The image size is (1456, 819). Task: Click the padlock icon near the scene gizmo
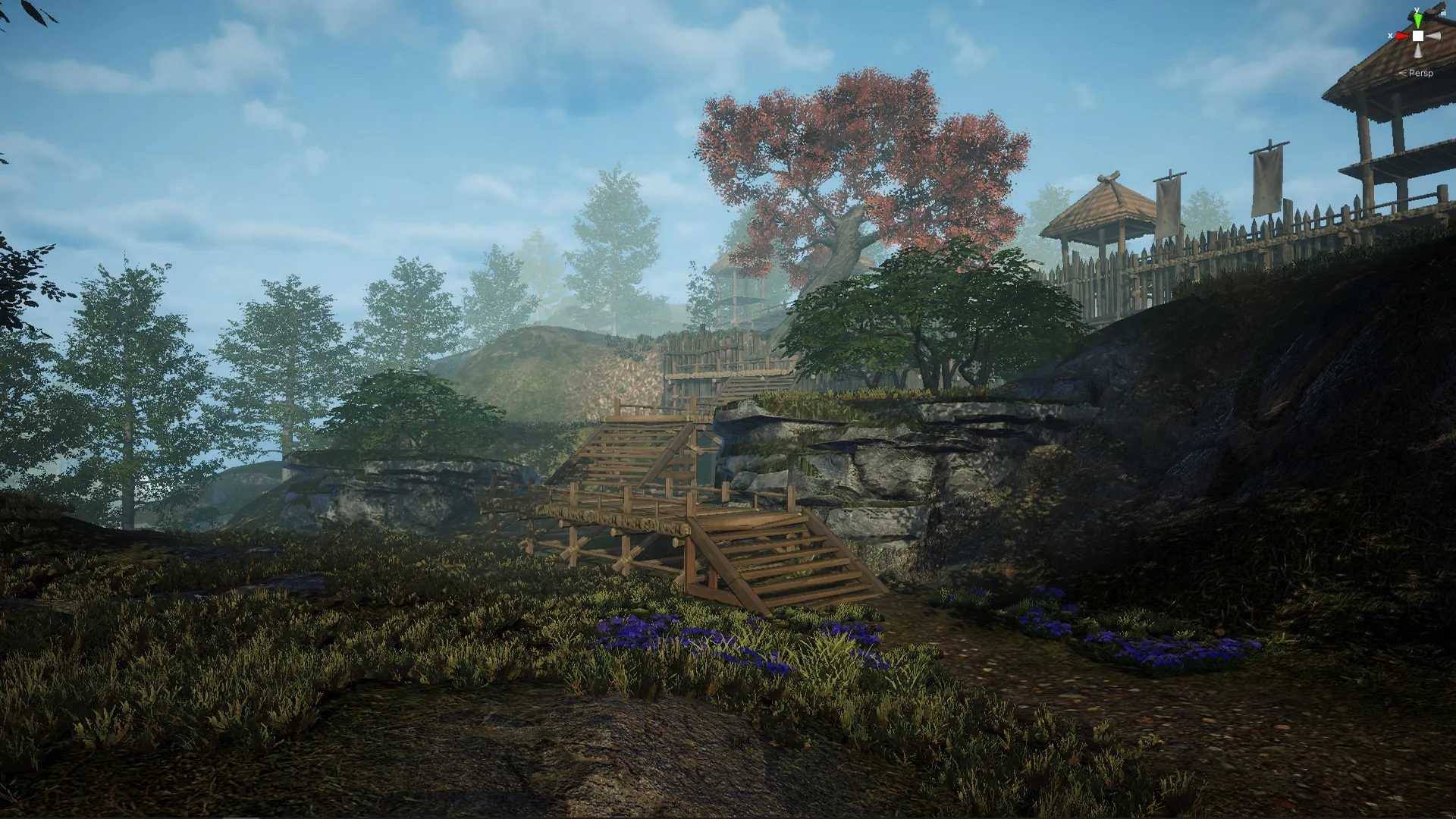(x=1444, y=13)
